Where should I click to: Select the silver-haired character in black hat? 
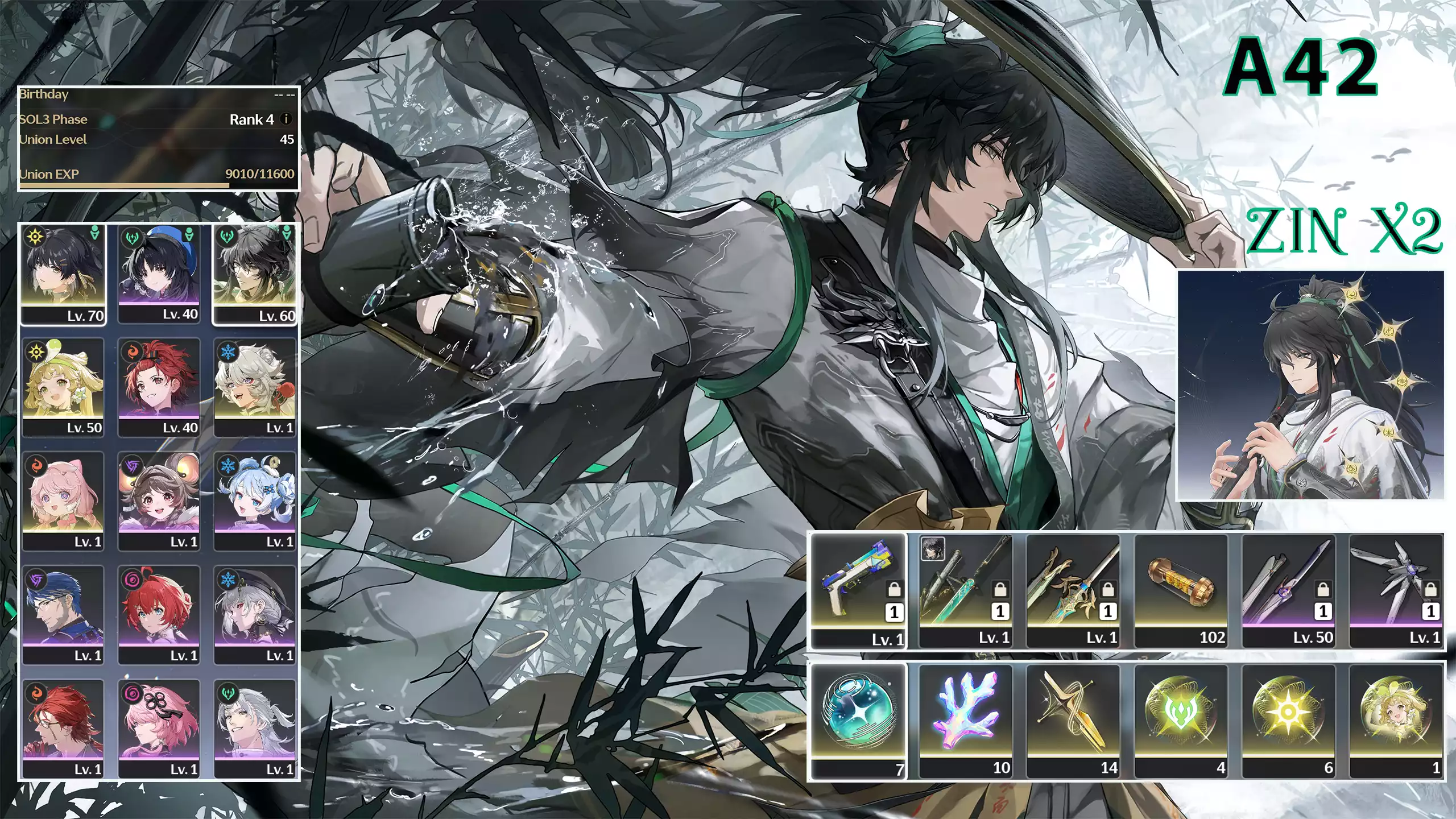click(x=255, y=614)
